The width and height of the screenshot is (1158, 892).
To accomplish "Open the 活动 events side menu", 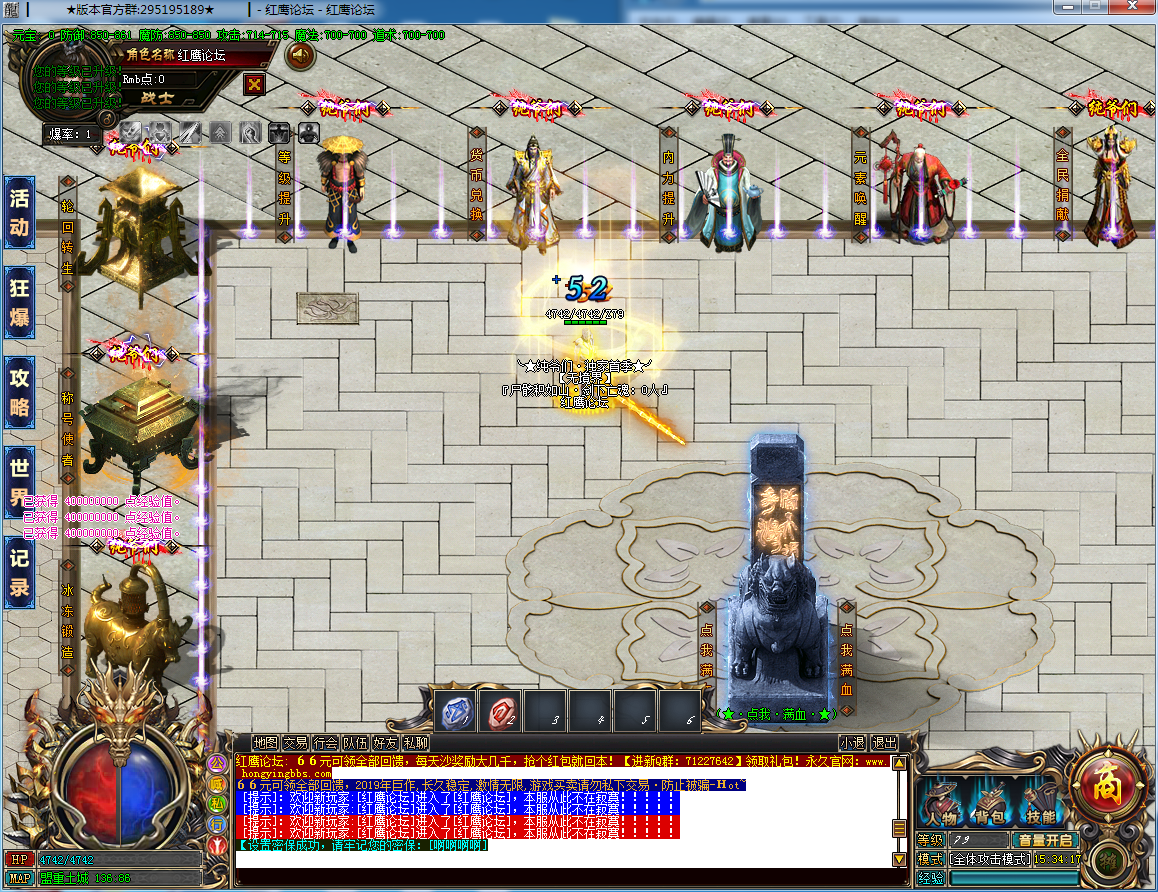I will point(19,210).
